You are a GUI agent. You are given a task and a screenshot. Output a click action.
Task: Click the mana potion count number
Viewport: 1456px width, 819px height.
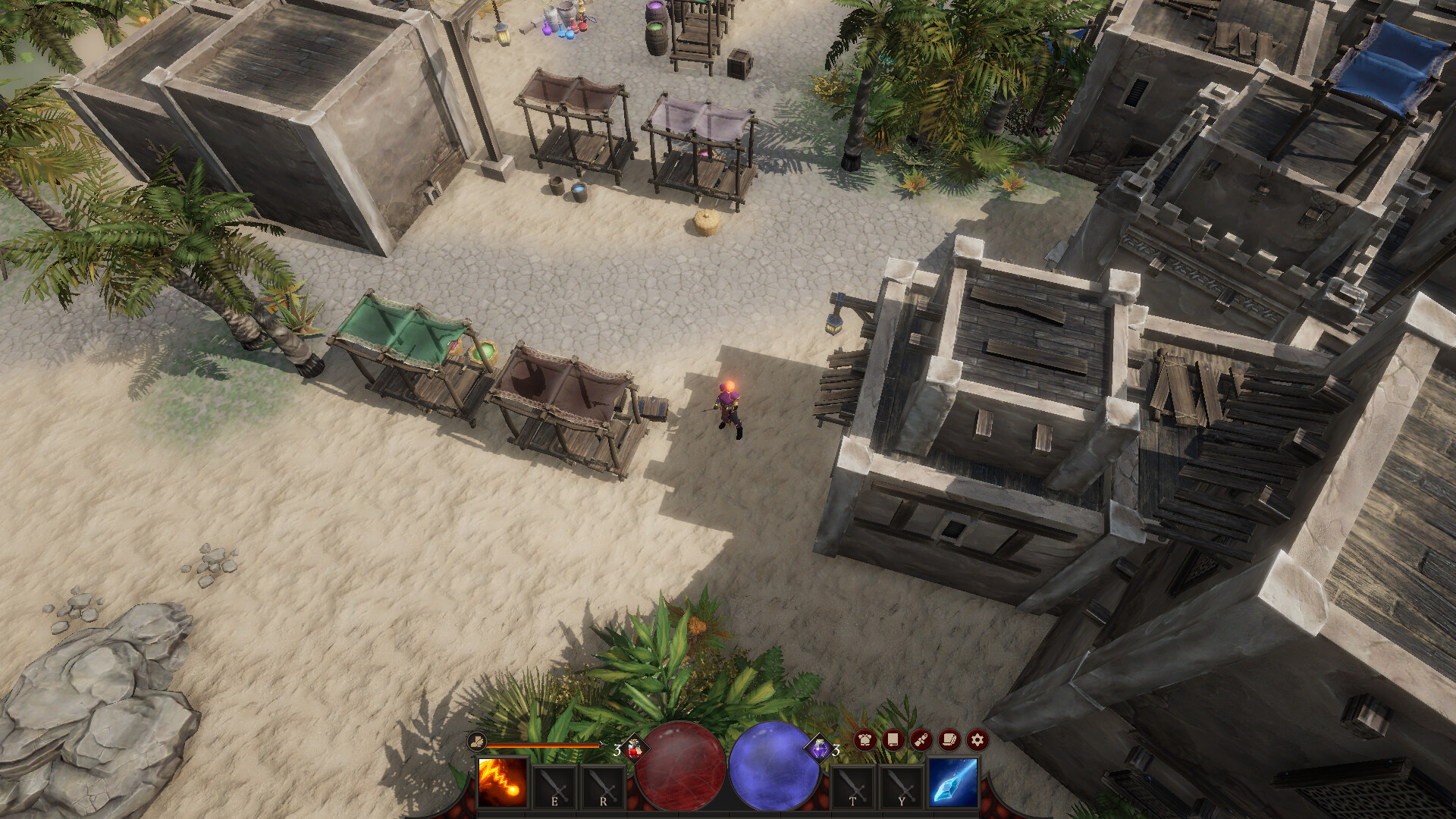(836, 750)
